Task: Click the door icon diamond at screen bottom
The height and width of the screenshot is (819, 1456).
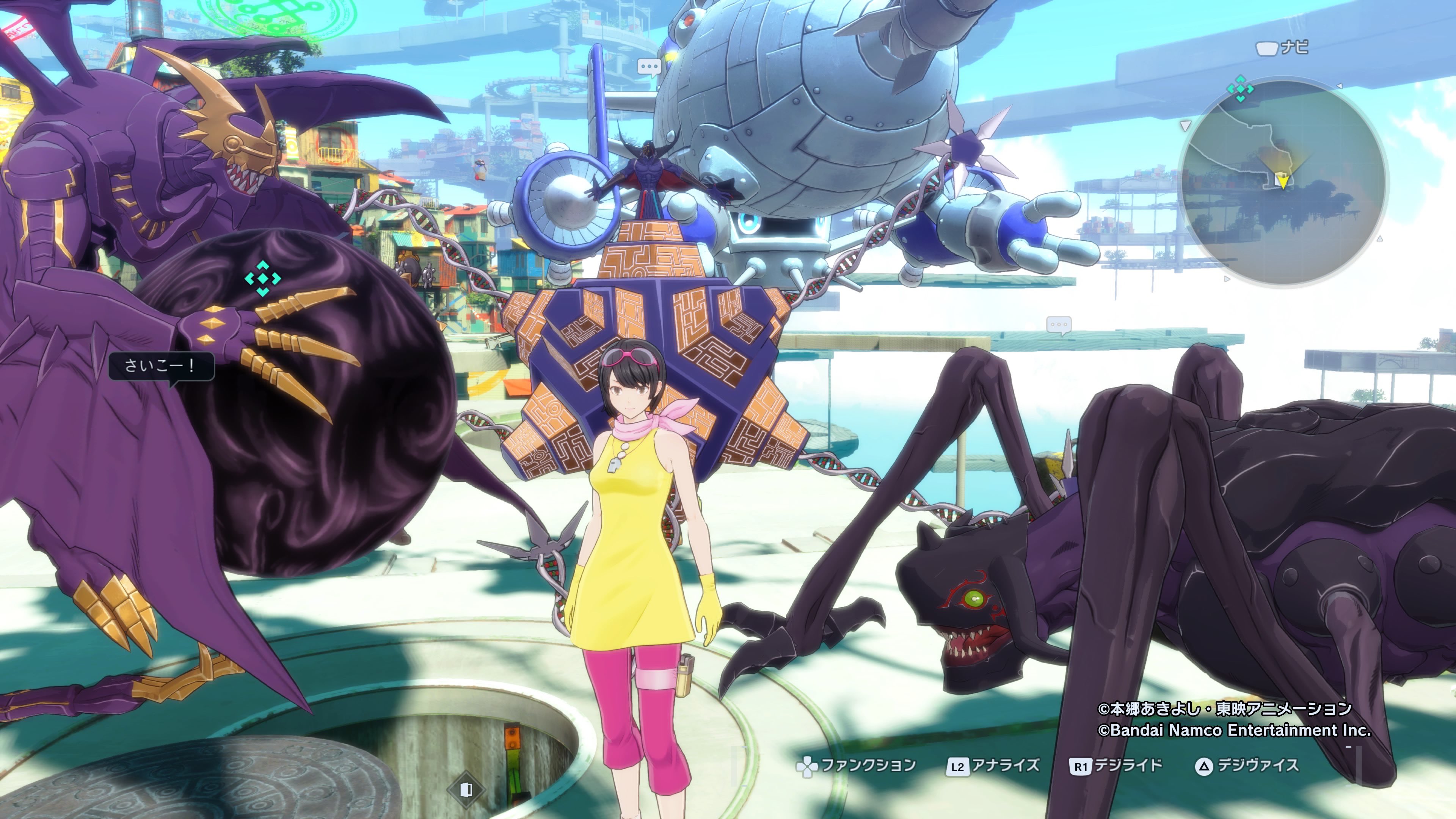Action: (466, 789)
